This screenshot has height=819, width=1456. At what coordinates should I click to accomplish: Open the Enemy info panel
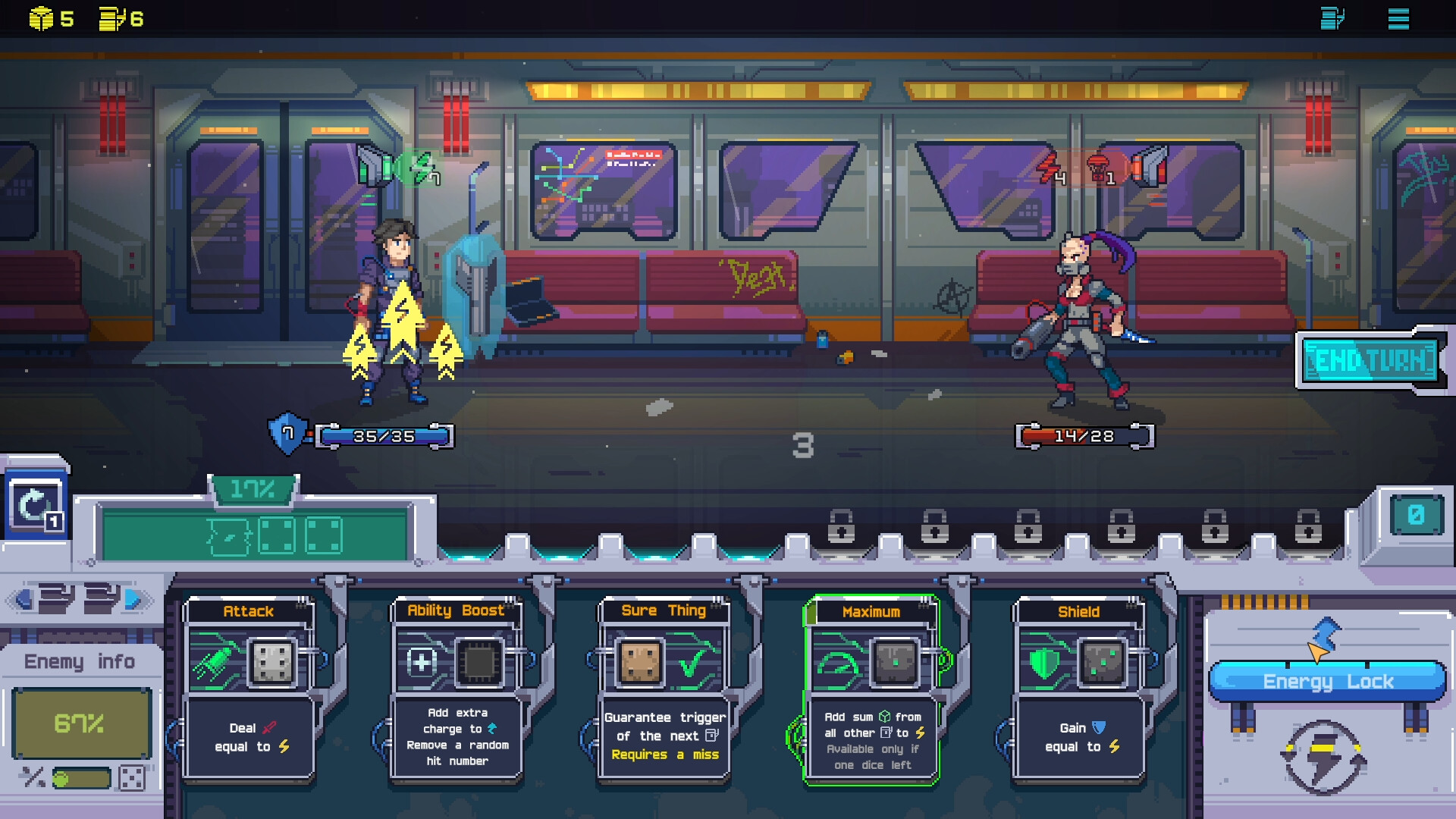click(80, 661)
